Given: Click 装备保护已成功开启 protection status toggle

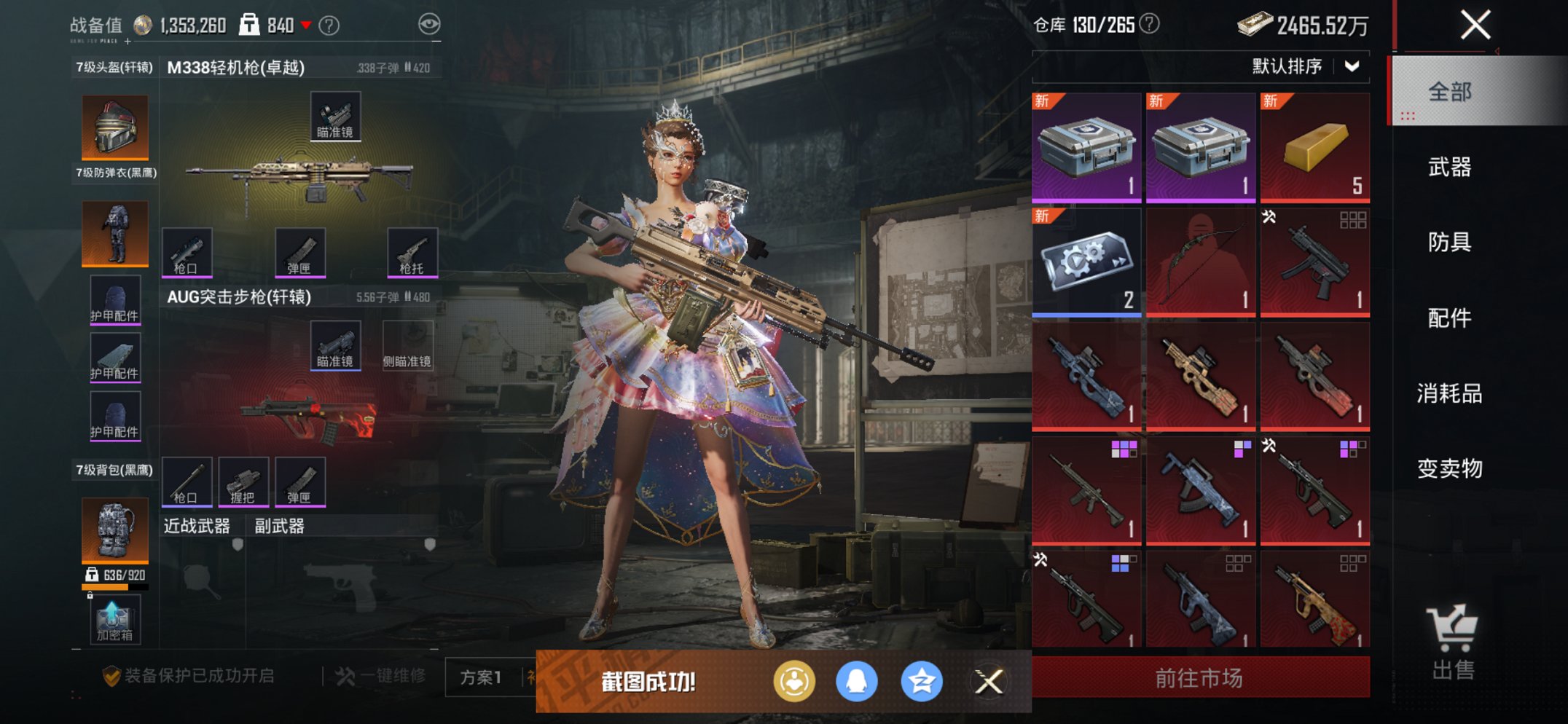Looking at the screenshot, I should 189,676.
